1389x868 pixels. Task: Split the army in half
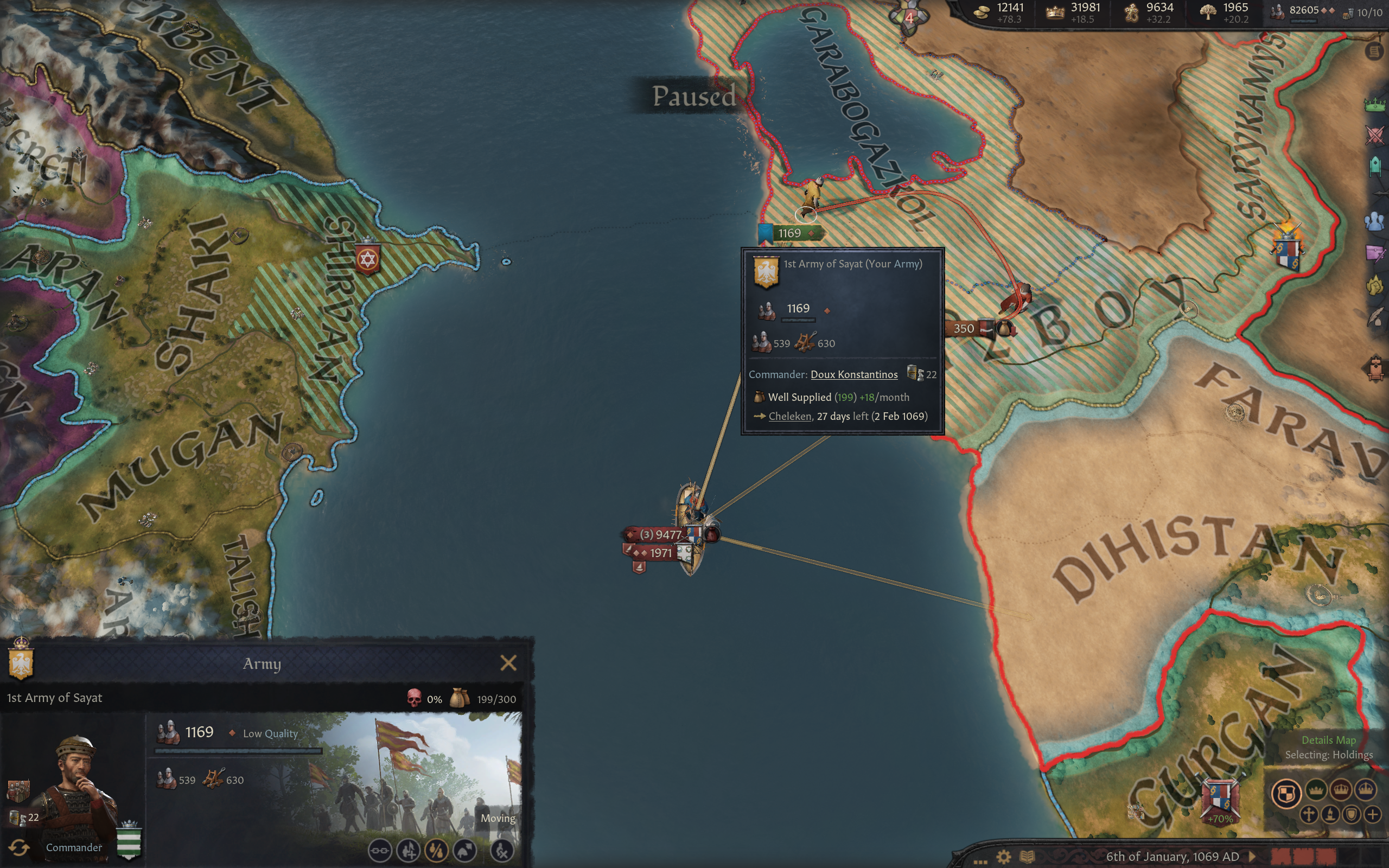click(436, 850)
